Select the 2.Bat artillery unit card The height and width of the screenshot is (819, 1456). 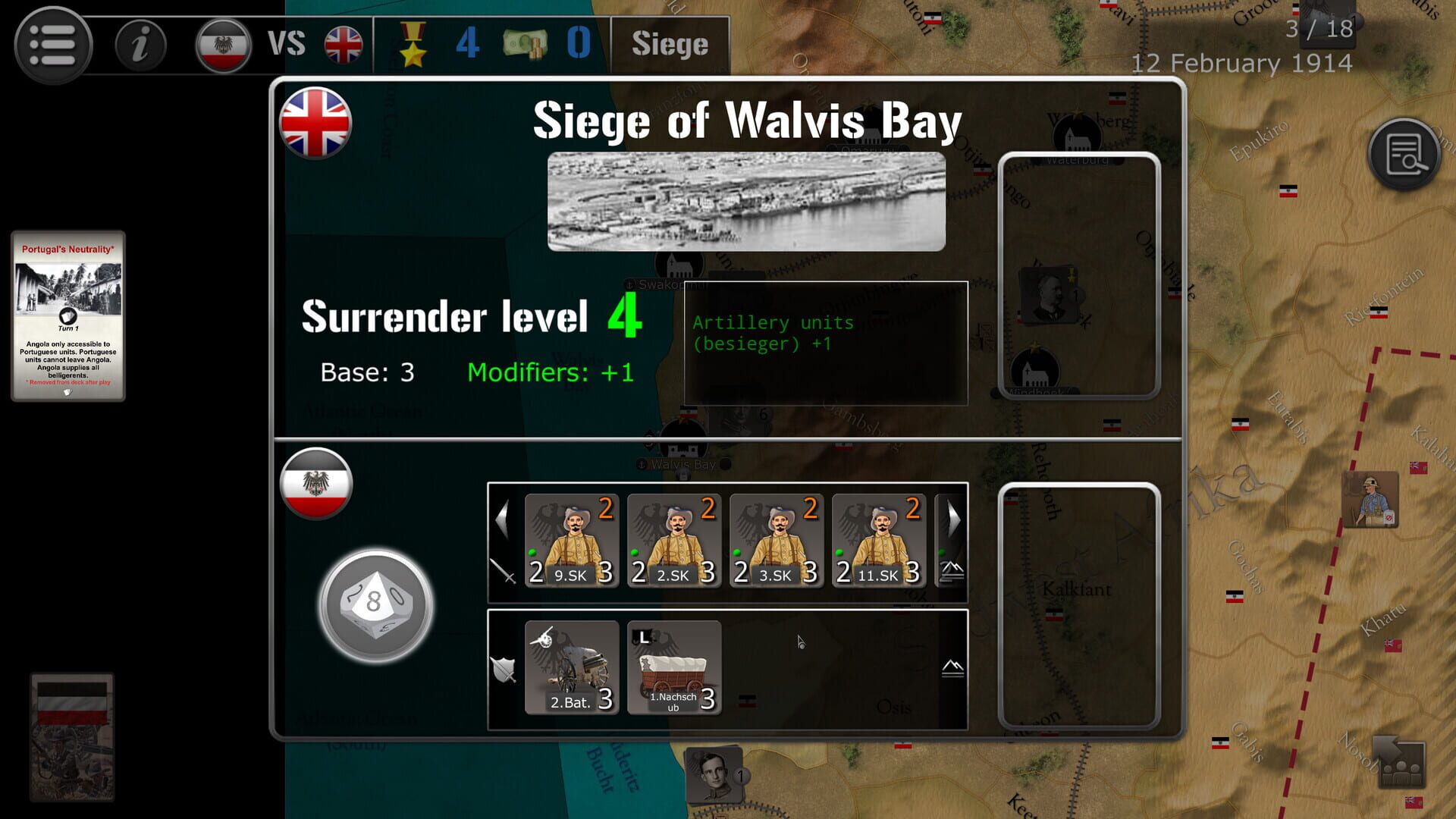[x=570, y=667]
